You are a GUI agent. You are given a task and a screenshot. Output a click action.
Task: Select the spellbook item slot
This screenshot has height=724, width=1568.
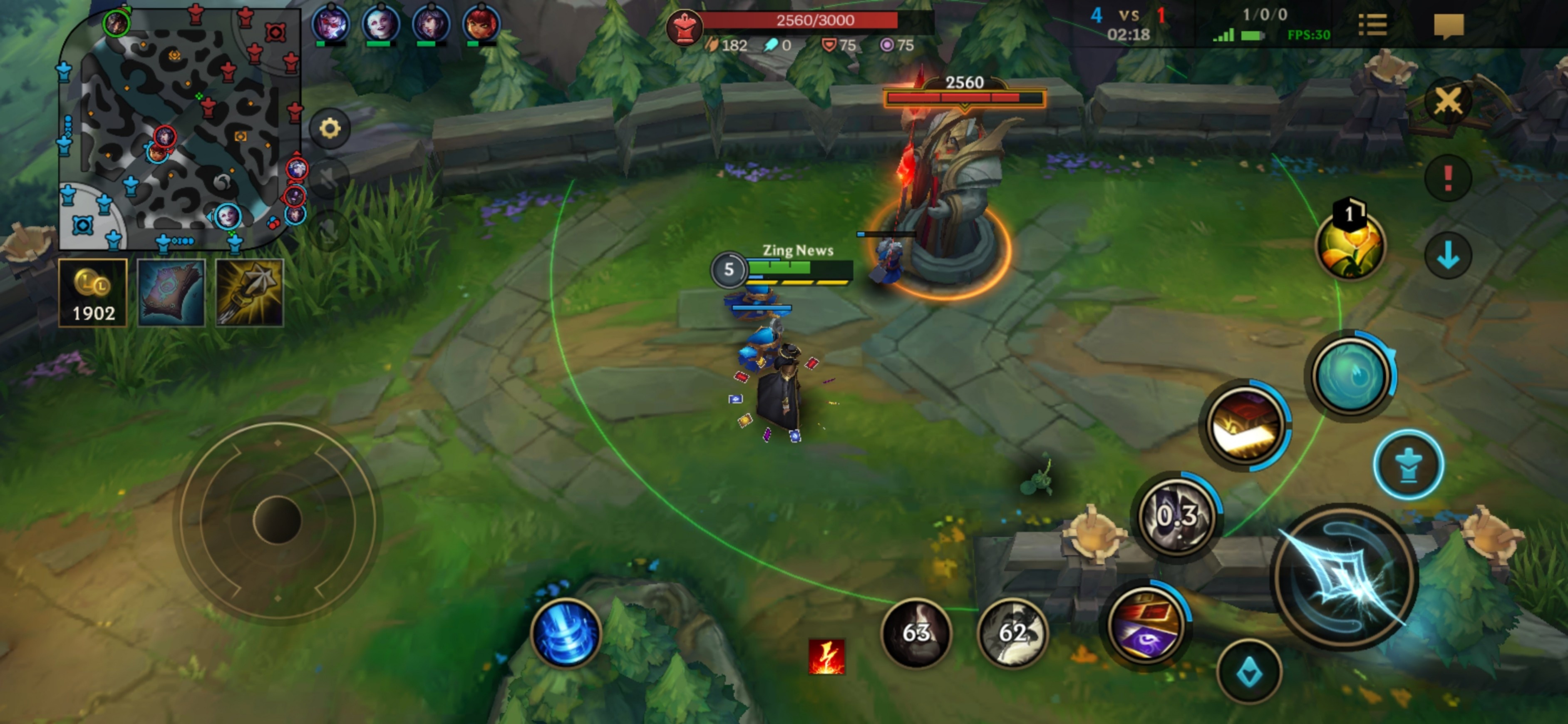[171, 293]
